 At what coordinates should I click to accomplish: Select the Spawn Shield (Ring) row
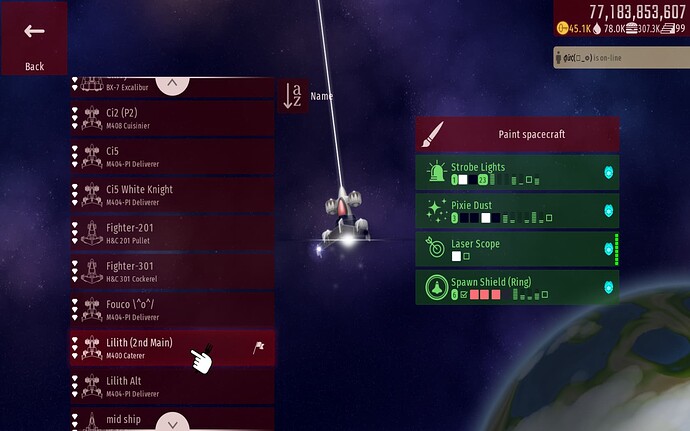point(517,287)
